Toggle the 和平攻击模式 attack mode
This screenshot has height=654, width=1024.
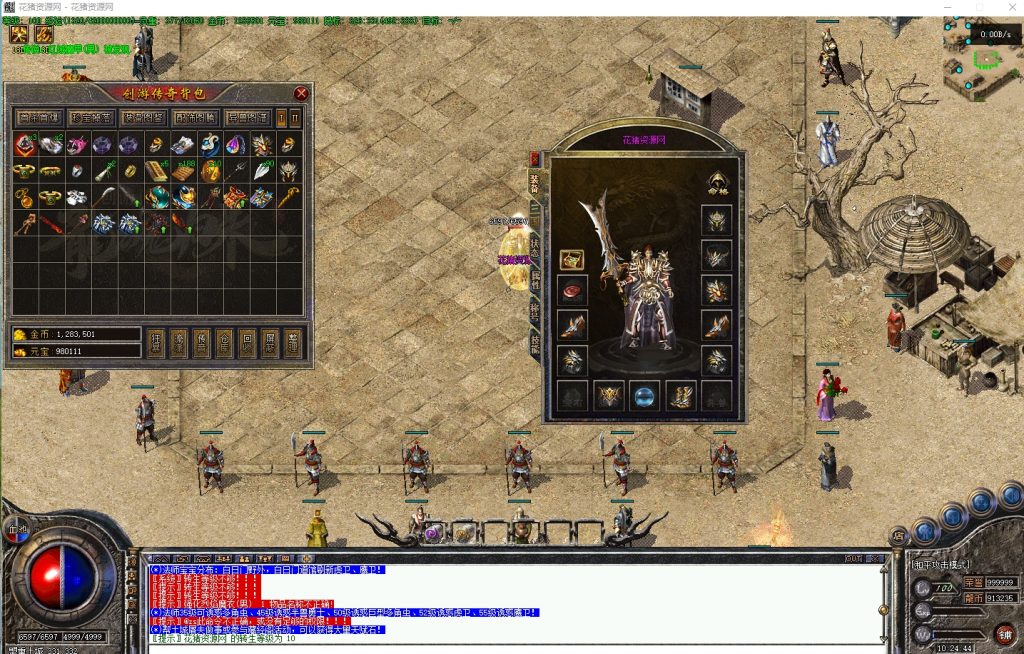[x=940, y=565]
